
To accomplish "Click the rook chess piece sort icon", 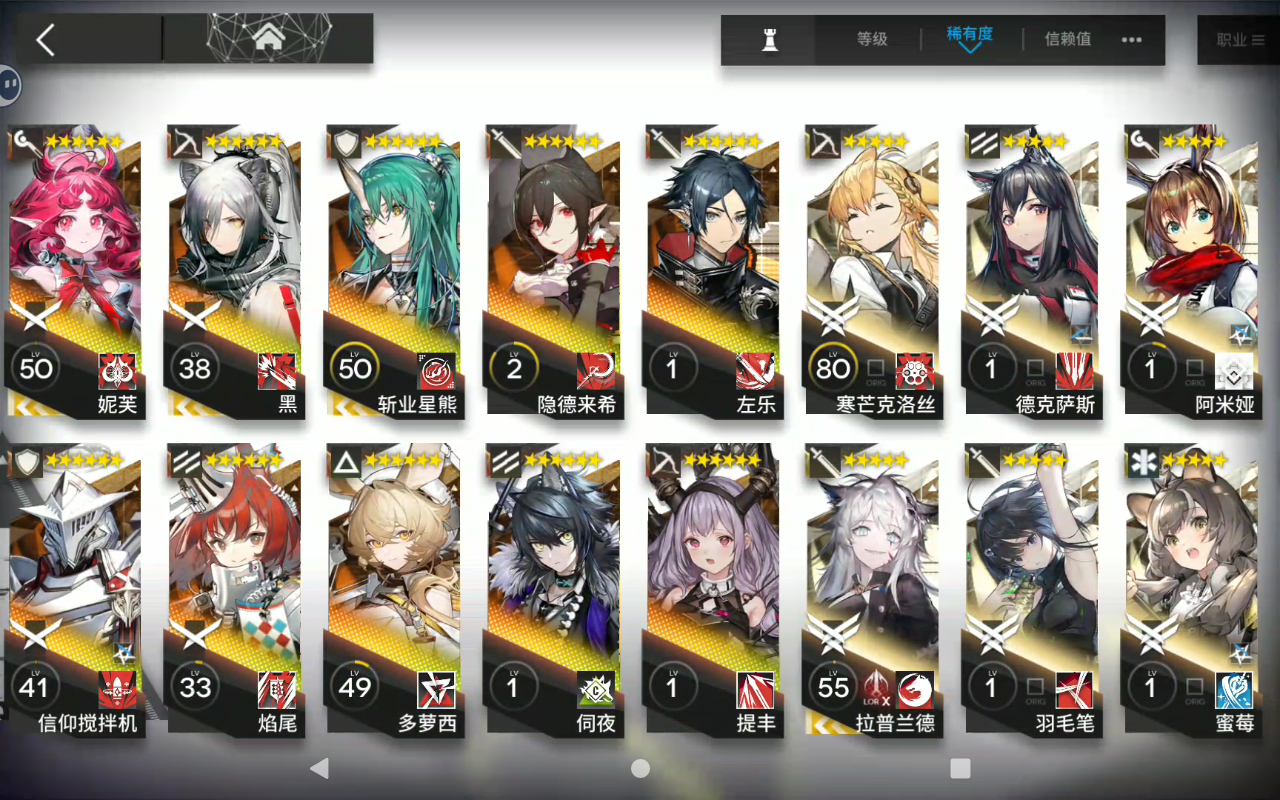I will point(767,40).
